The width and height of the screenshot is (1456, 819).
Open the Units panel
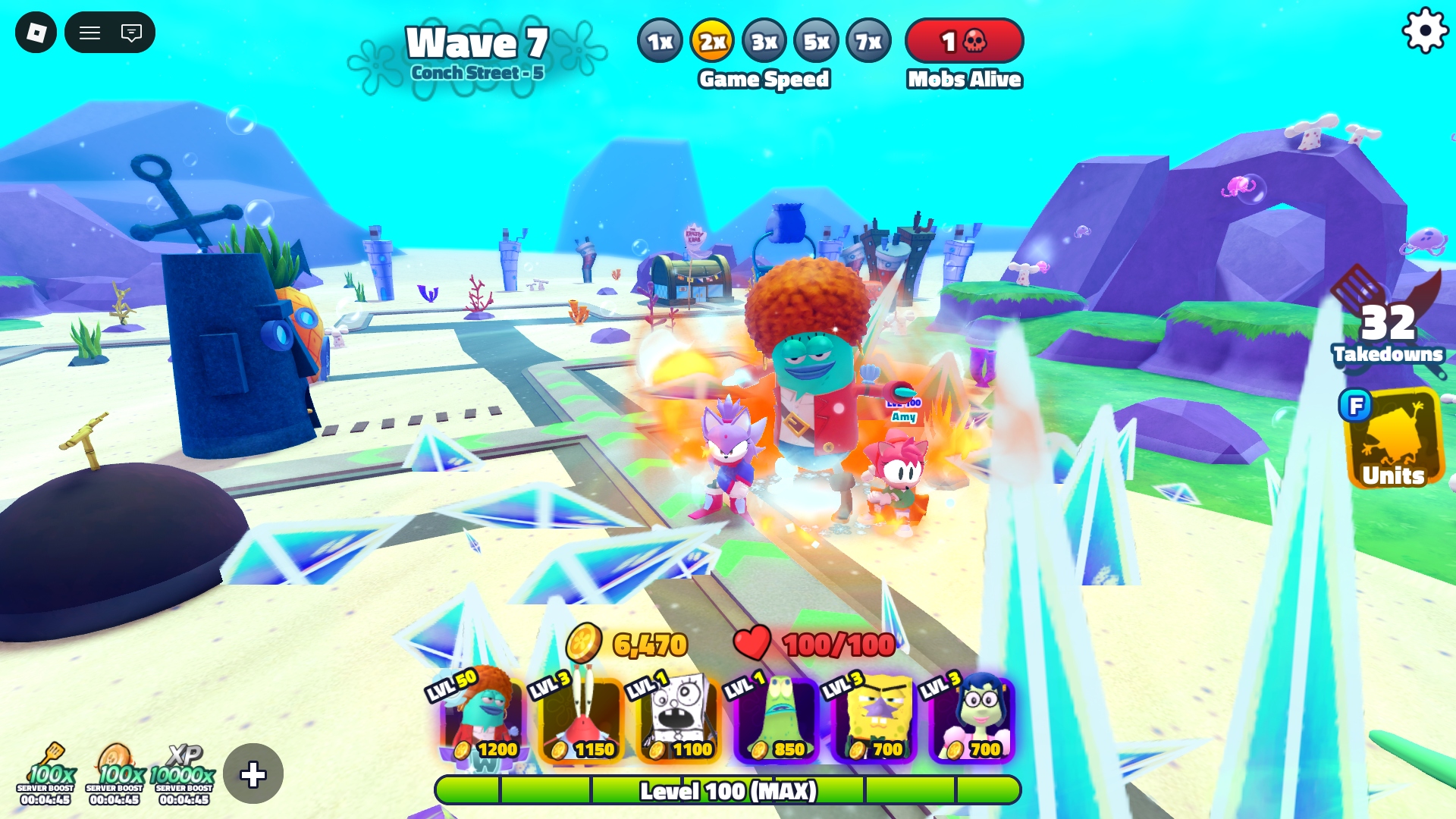pos(1394,440)
